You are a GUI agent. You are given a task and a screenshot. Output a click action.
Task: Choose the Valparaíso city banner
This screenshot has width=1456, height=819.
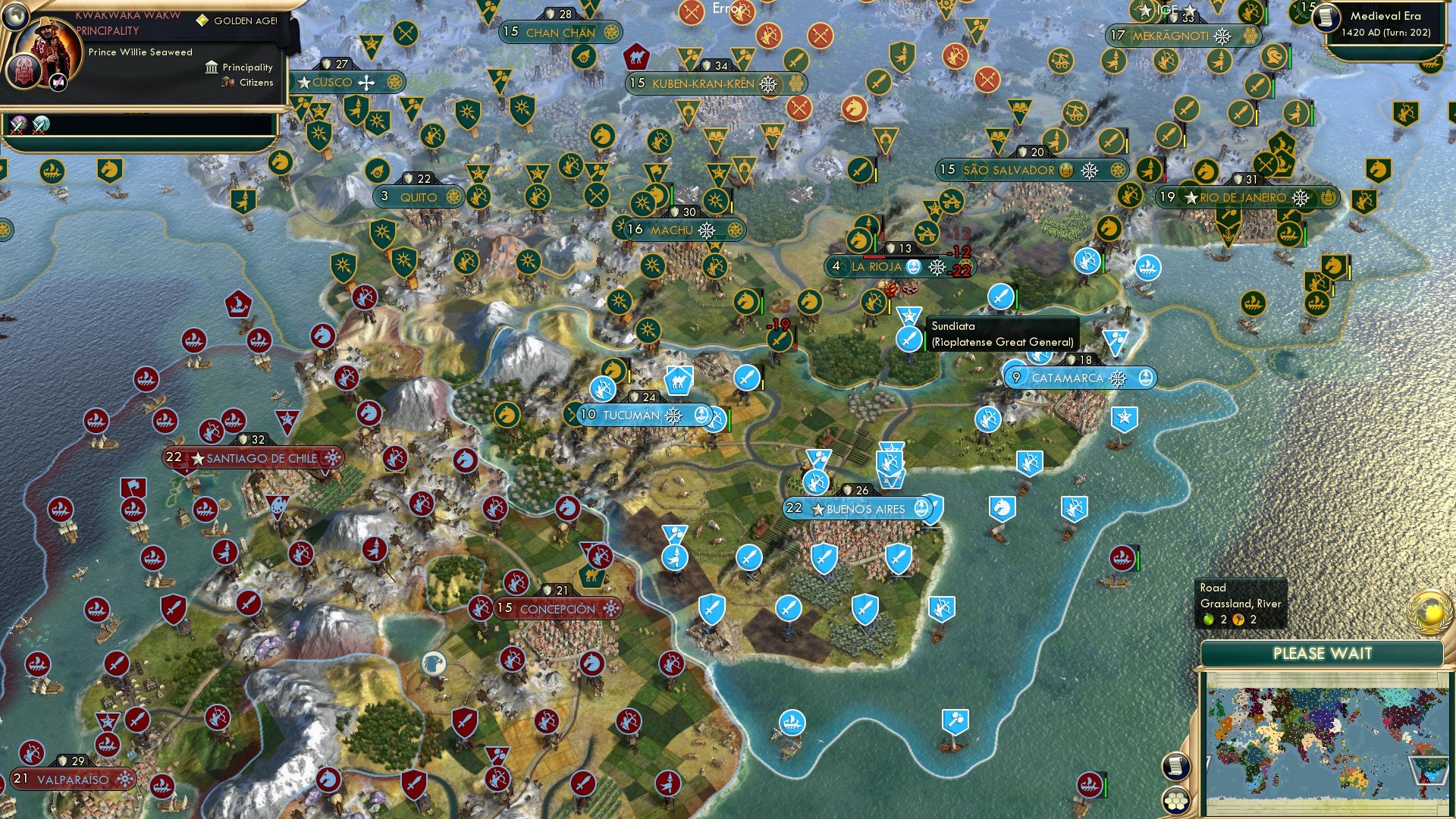coord(73,780)
